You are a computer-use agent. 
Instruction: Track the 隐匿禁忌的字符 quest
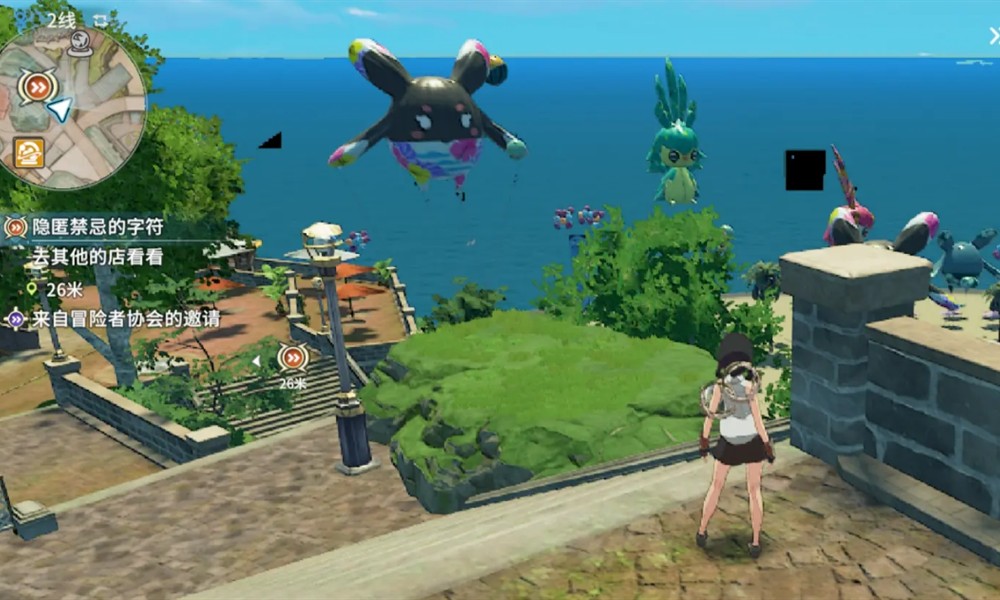pos(95,227)
